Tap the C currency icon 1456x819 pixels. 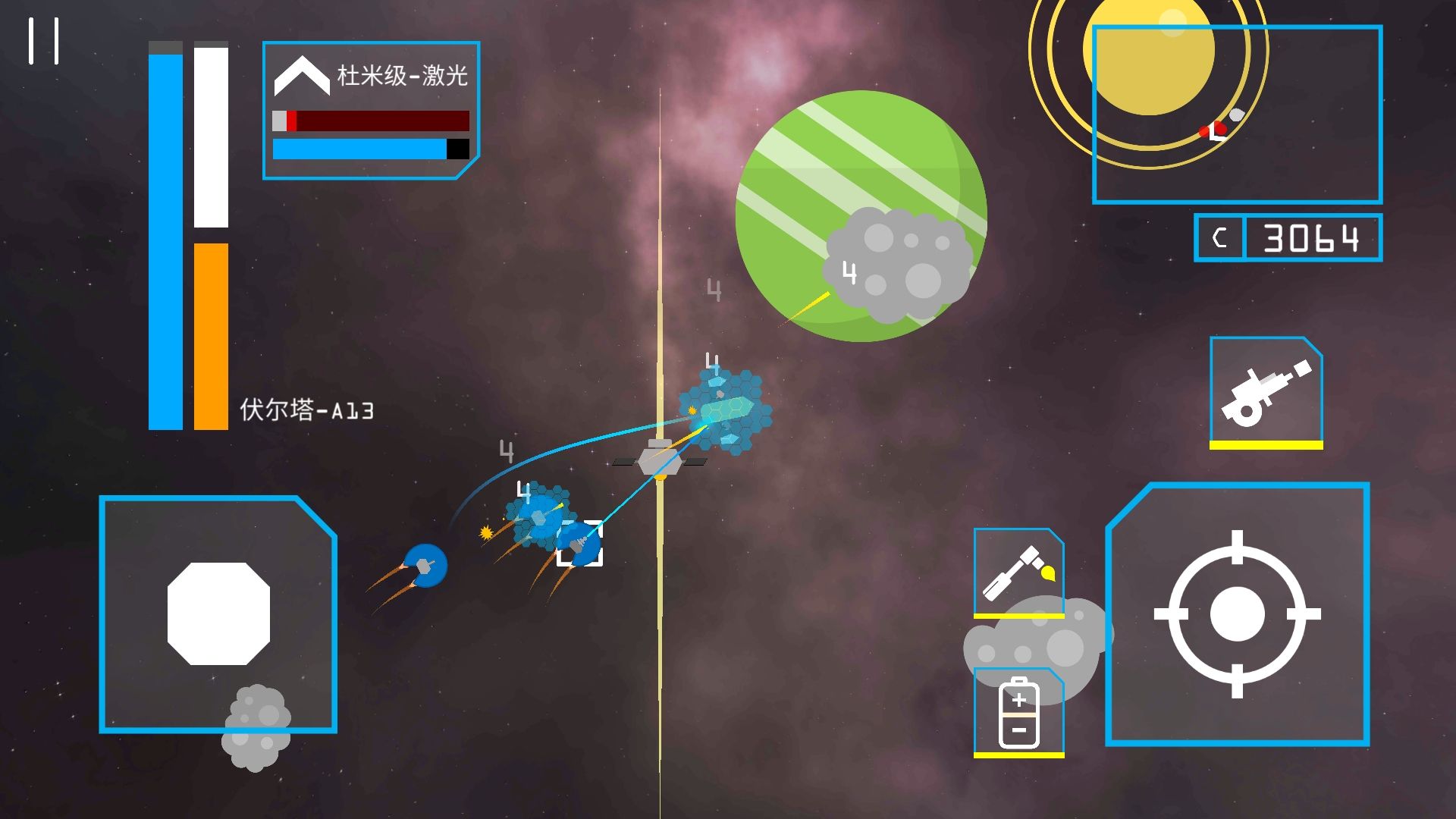click(x=1220, y=237)
